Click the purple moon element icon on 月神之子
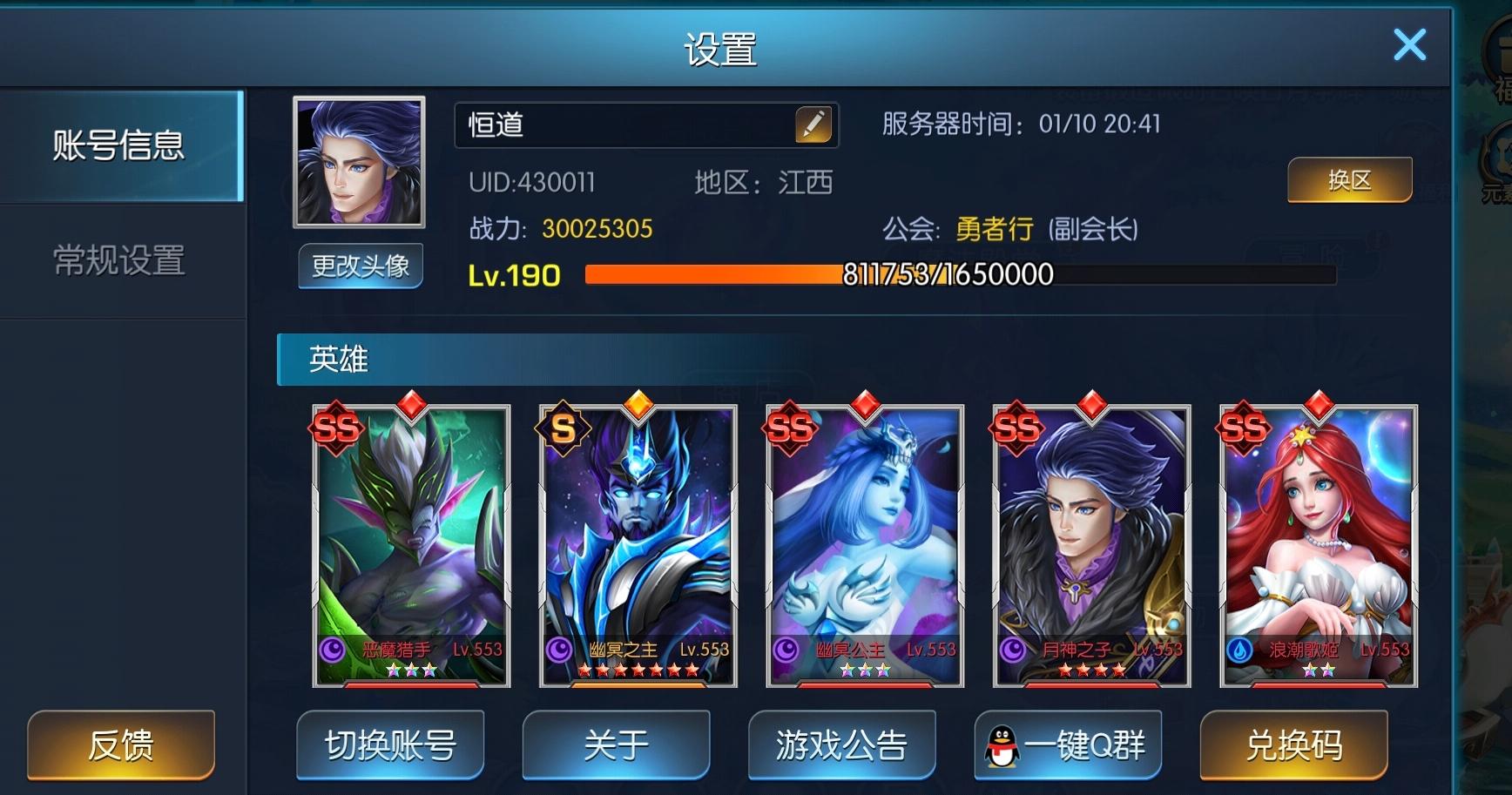1512x795 pixels. (1013, 649)
